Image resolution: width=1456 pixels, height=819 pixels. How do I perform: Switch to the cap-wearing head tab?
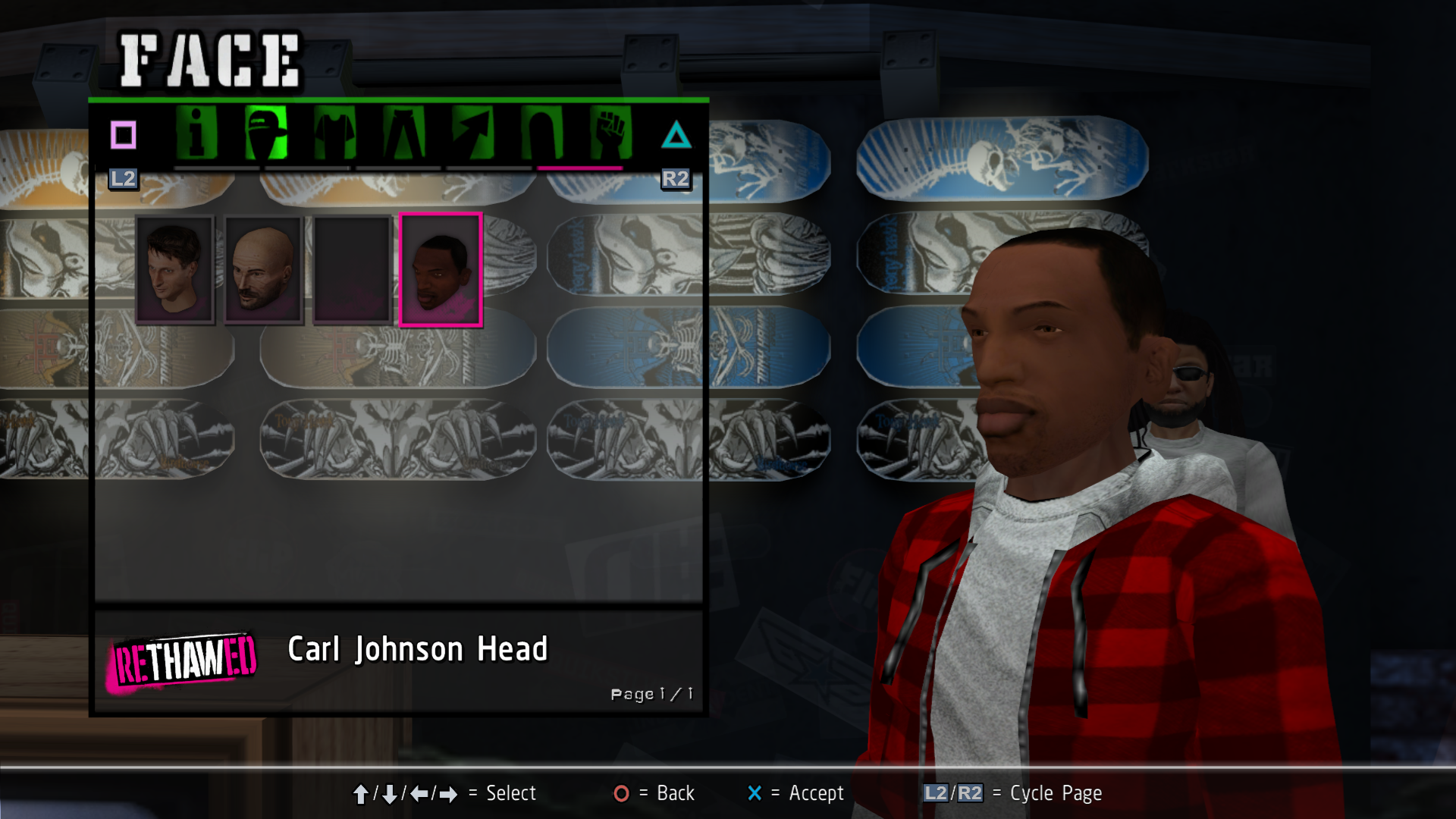[x=265, y=133]
